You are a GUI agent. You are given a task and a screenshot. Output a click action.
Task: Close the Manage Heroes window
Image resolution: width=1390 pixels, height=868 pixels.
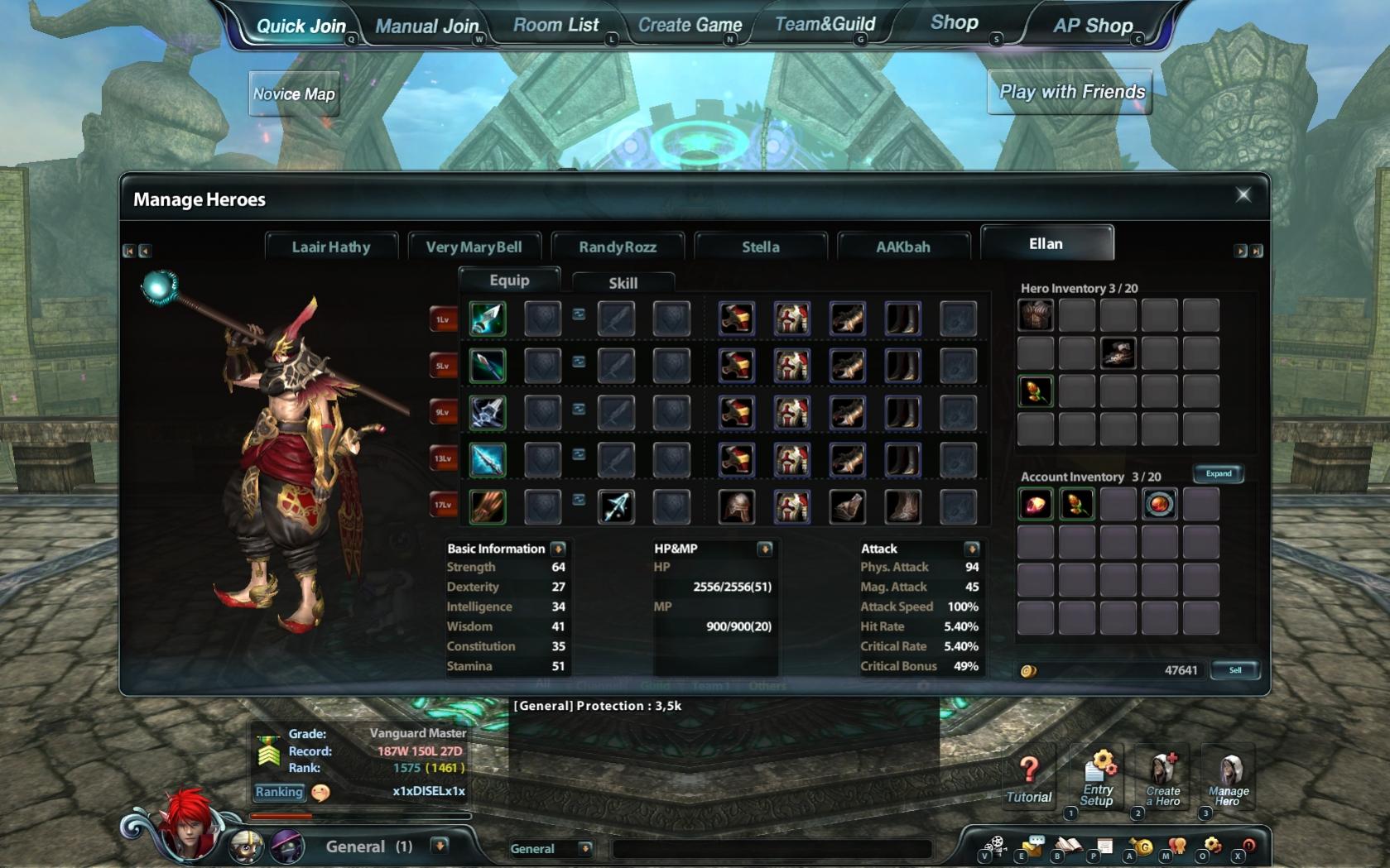point(1243,194)
